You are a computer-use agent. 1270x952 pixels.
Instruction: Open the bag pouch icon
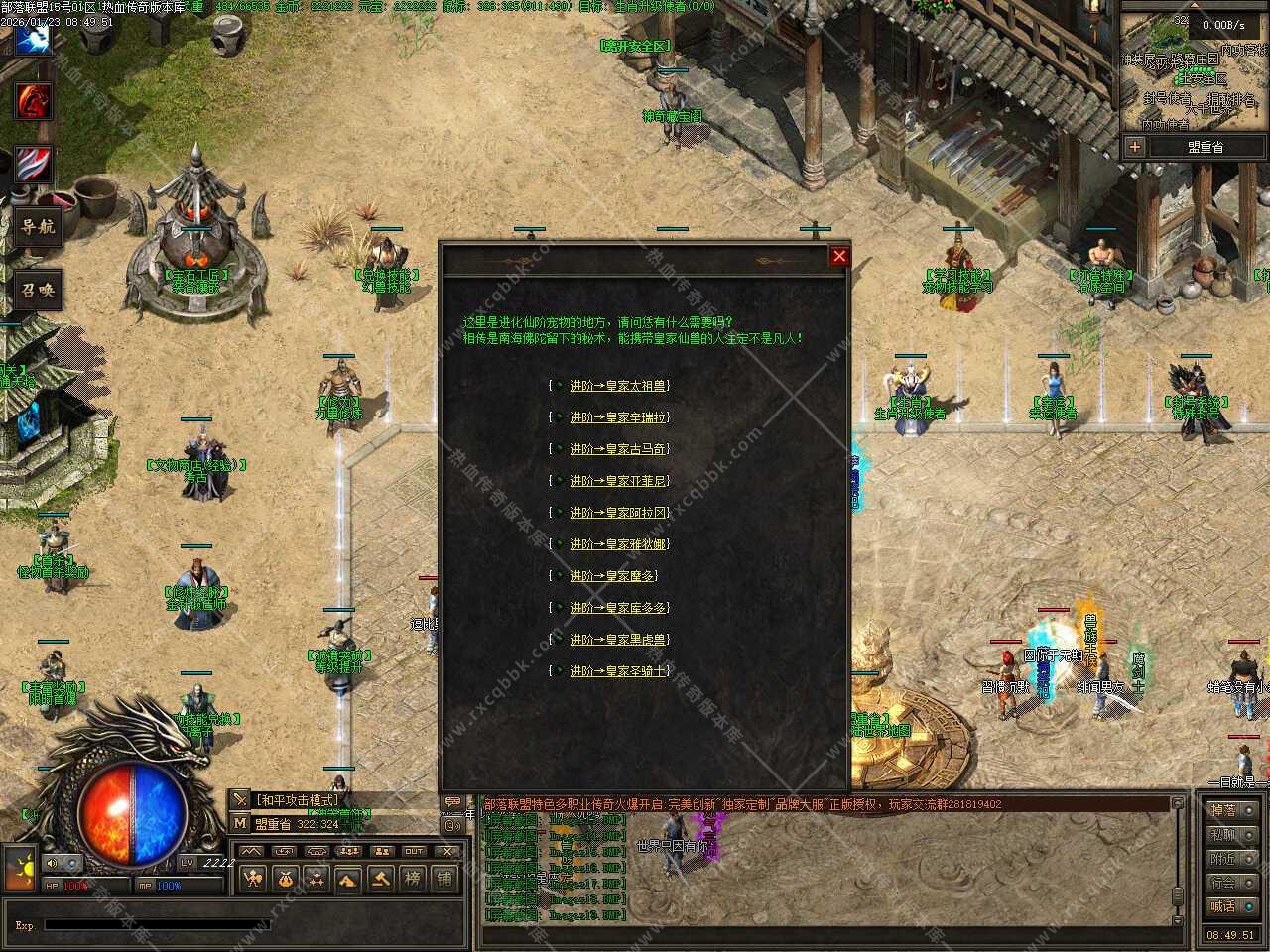point(285,878)
